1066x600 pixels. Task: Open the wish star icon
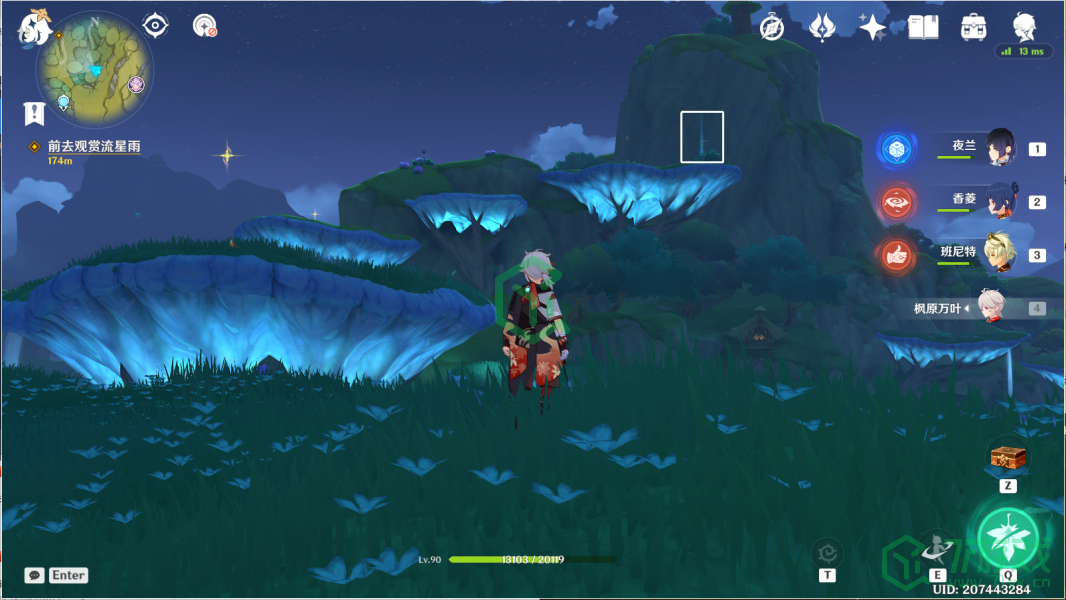click(872, 28)
